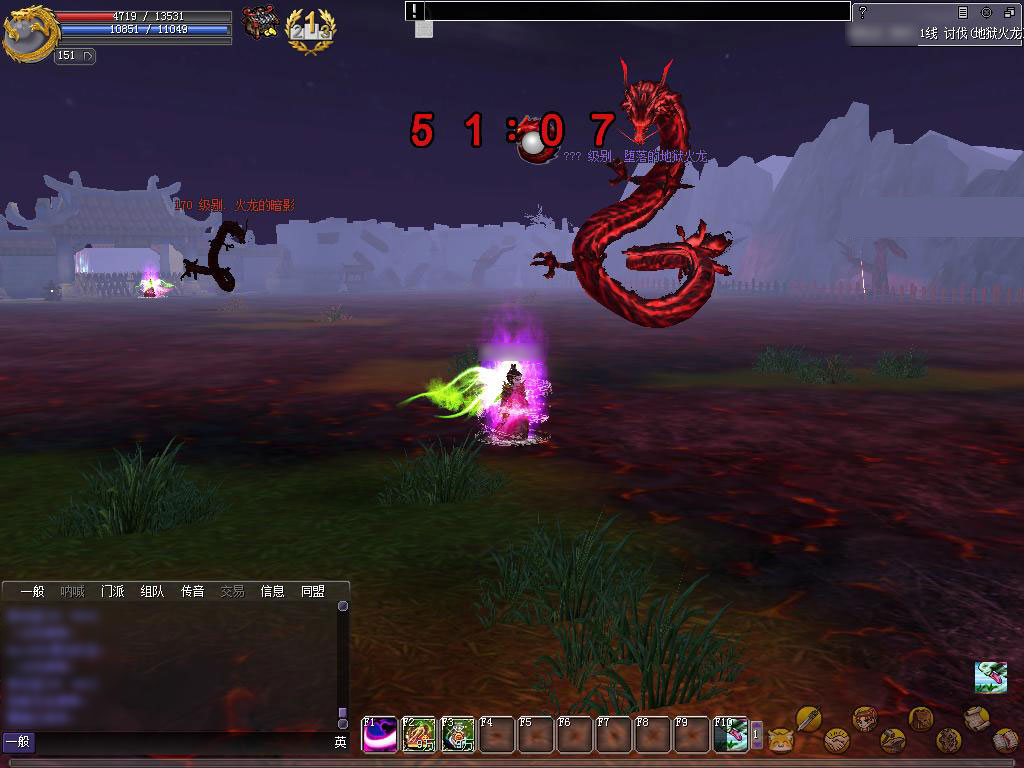Open the 传音 whisper tab
Screen dimensions: 1024x768
tap(192, 591)
